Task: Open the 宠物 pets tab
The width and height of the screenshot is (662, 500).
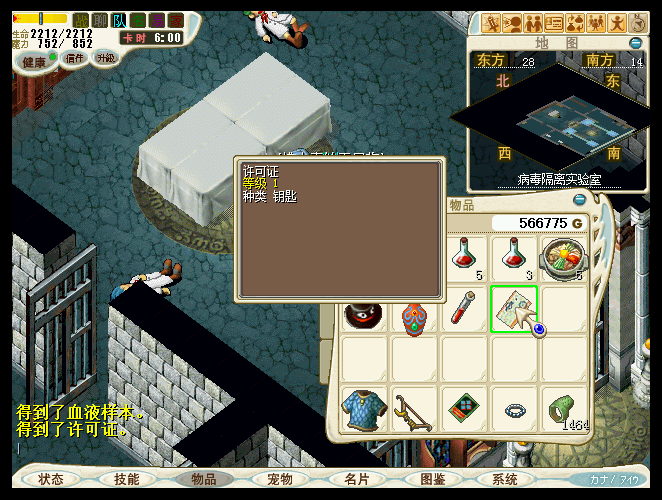Action: [280, 479]
